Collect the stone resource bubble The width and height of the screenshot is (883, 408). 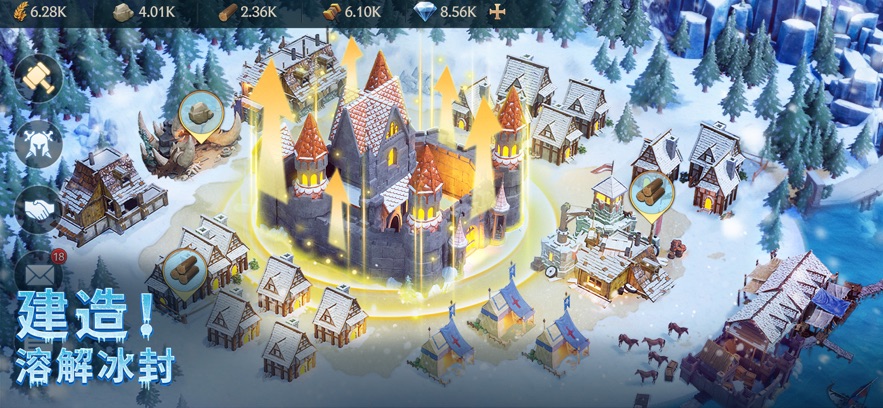(202, 113)
